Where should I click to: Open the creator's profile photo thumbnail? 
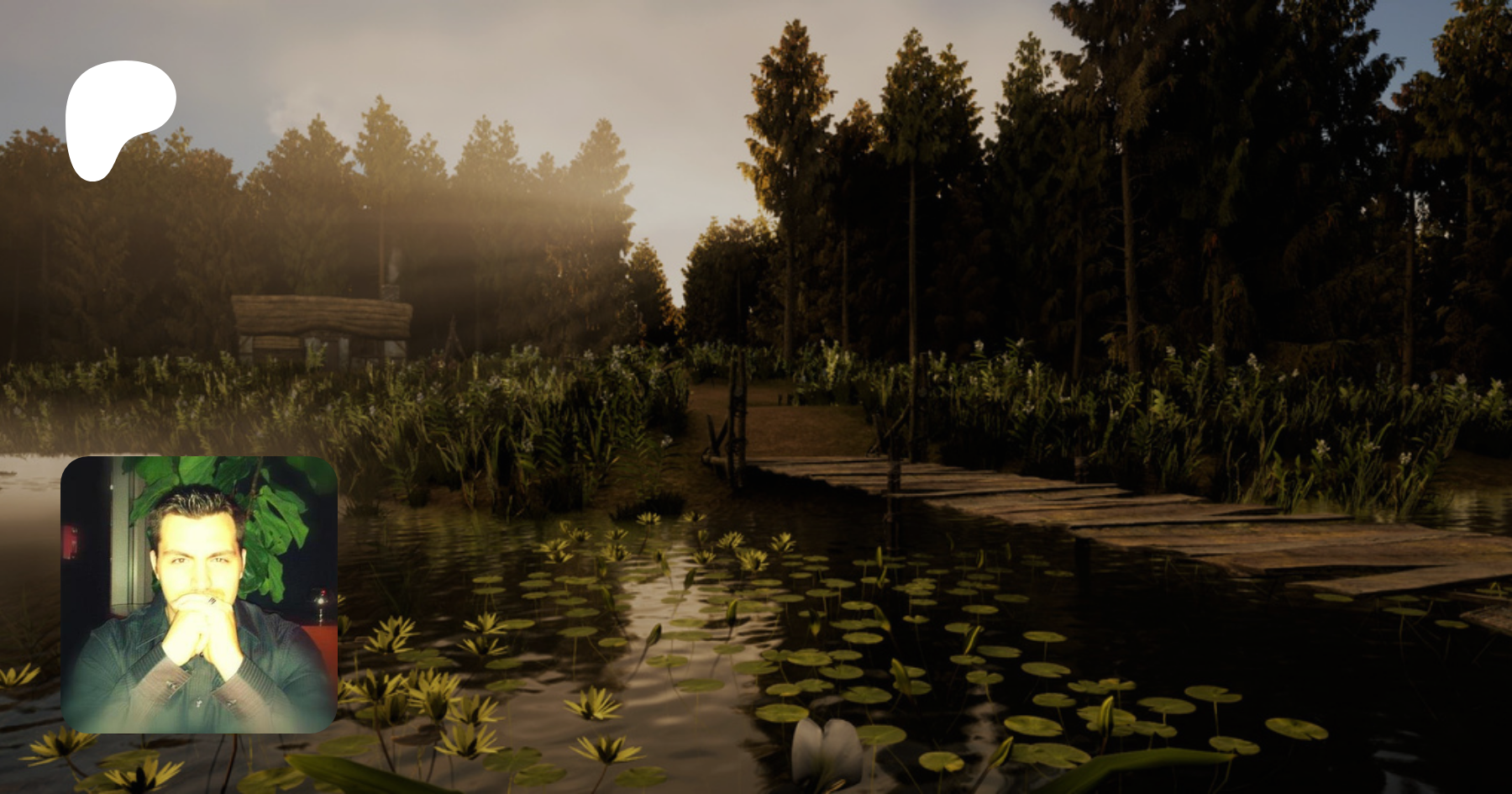[199, 594]
